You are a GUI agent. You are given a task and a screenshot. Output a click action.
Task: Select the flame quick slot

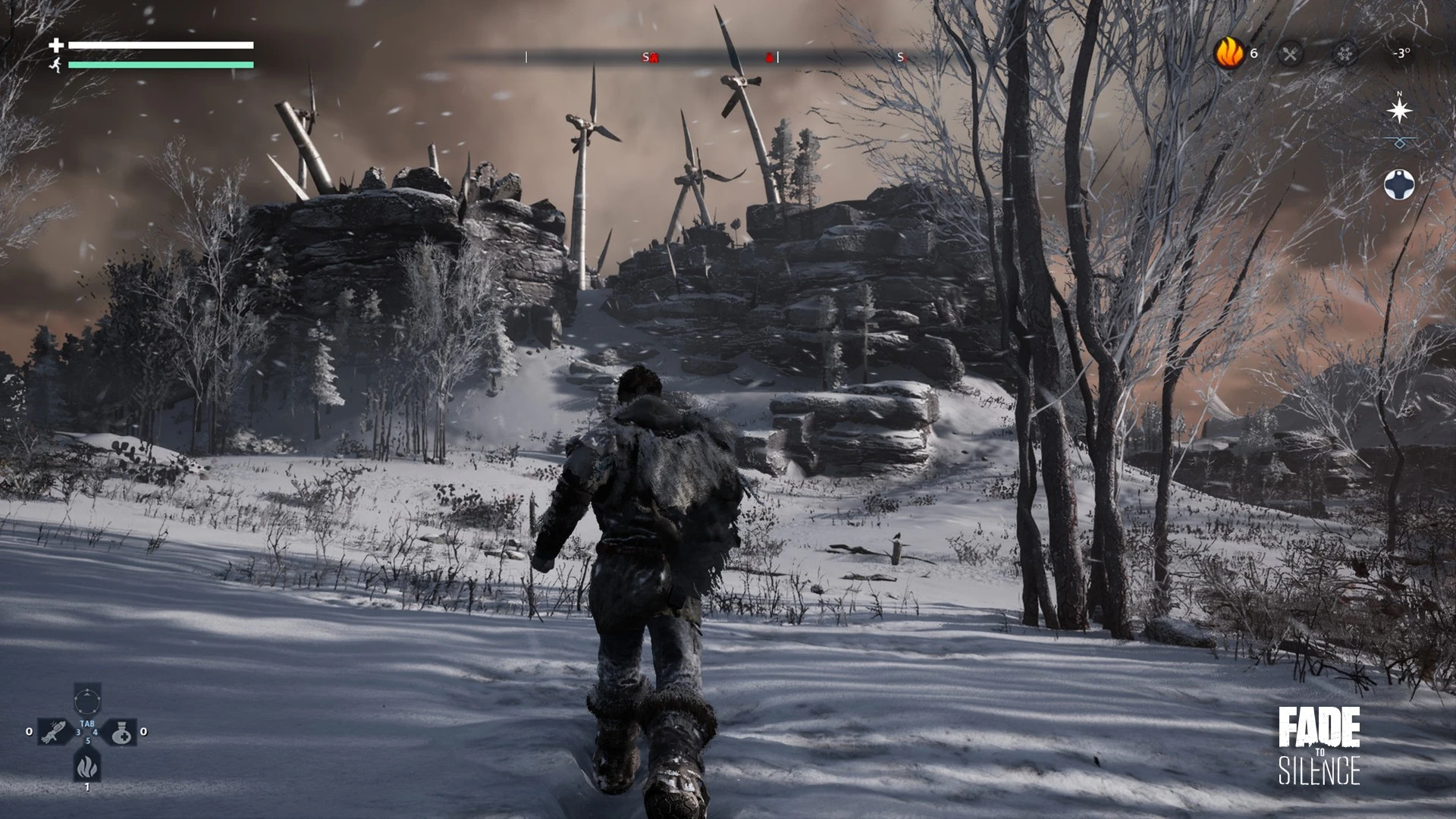click(x=87, y=766)
